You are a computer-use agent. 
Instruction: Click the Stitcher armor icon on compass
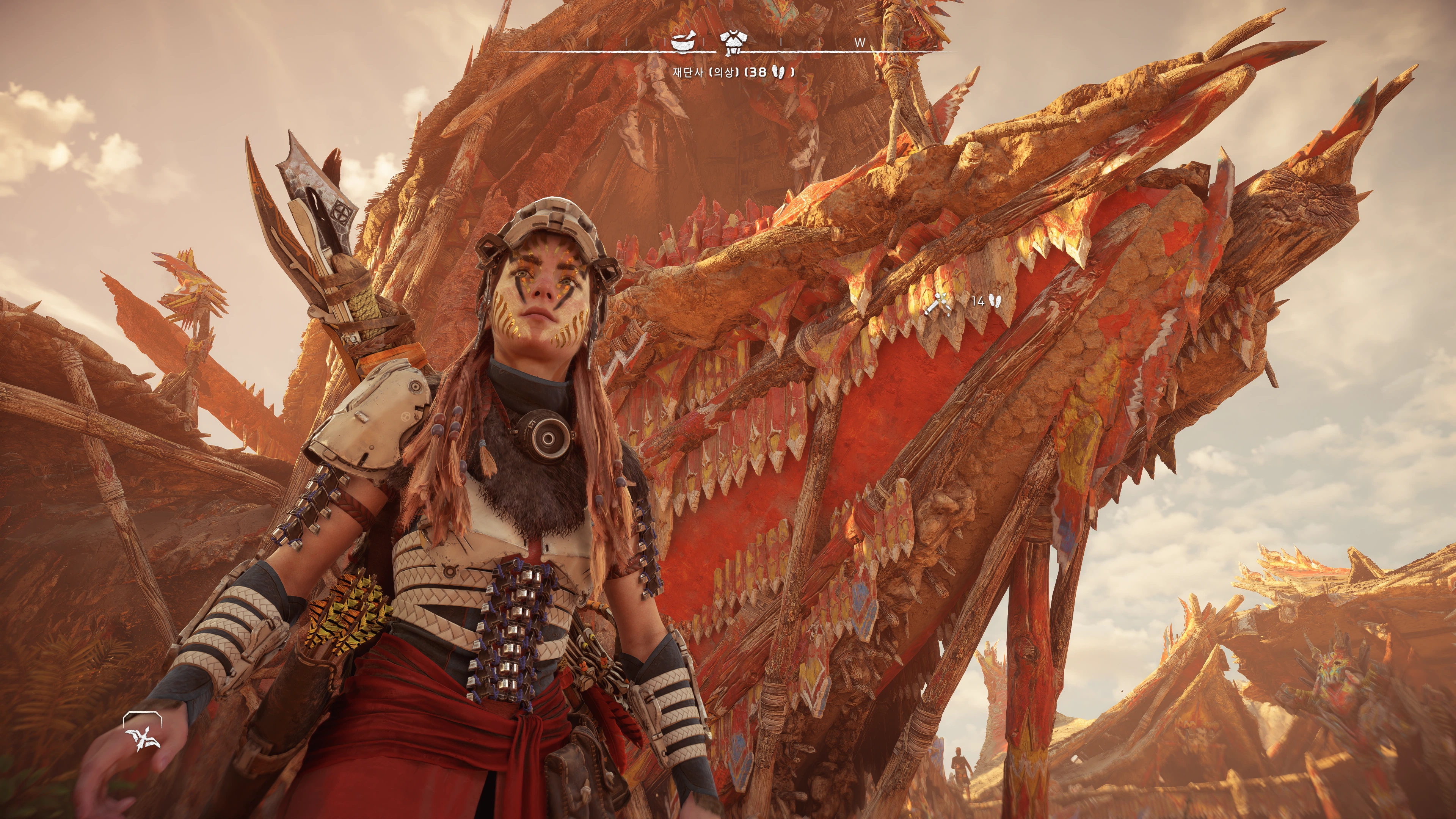(733, 42)
